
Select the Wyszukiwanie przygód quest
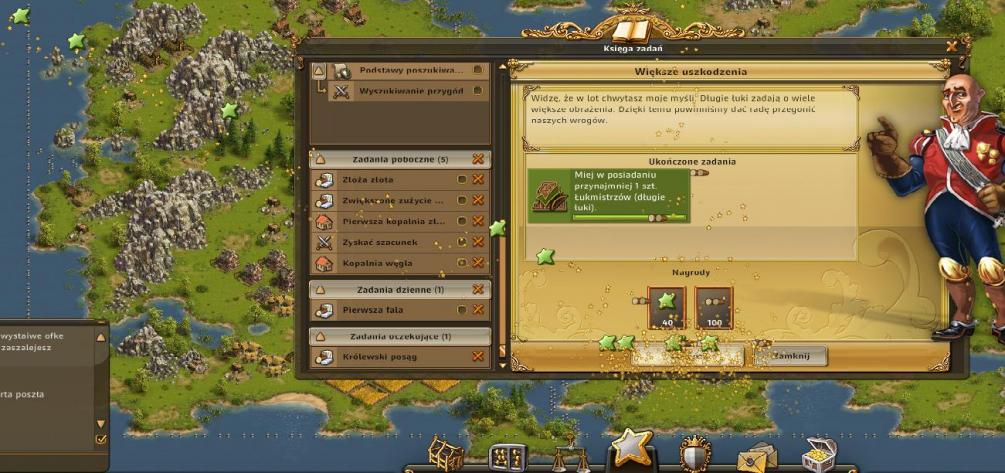(x=410, y=91)
